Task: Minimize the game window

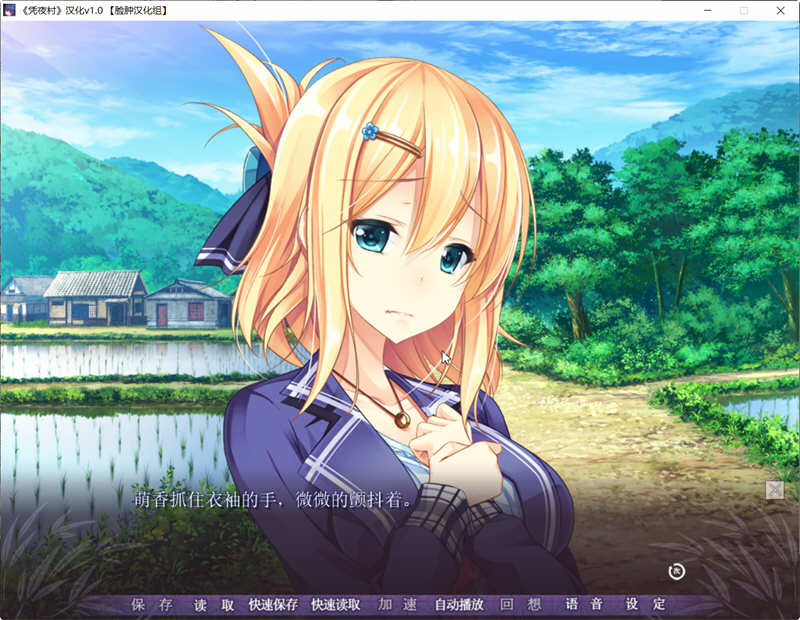Action: click(708, 10)
